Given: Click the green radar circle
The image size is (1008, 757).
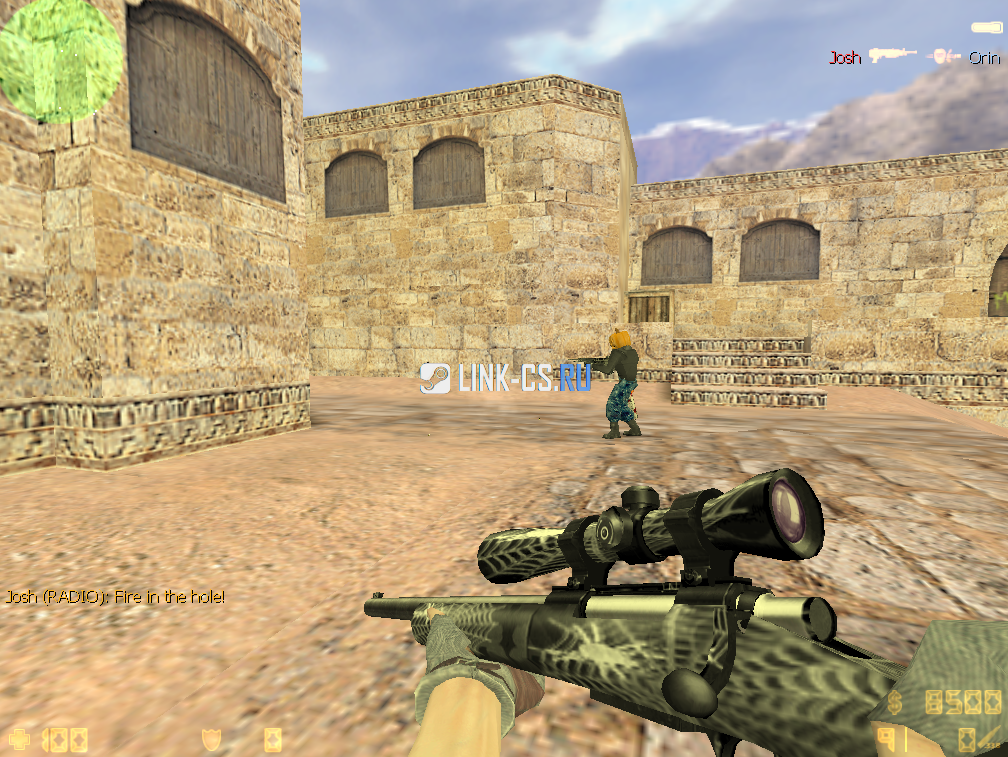Looking at the screenshot, I should pyautogui.click(x=60, y=60).
